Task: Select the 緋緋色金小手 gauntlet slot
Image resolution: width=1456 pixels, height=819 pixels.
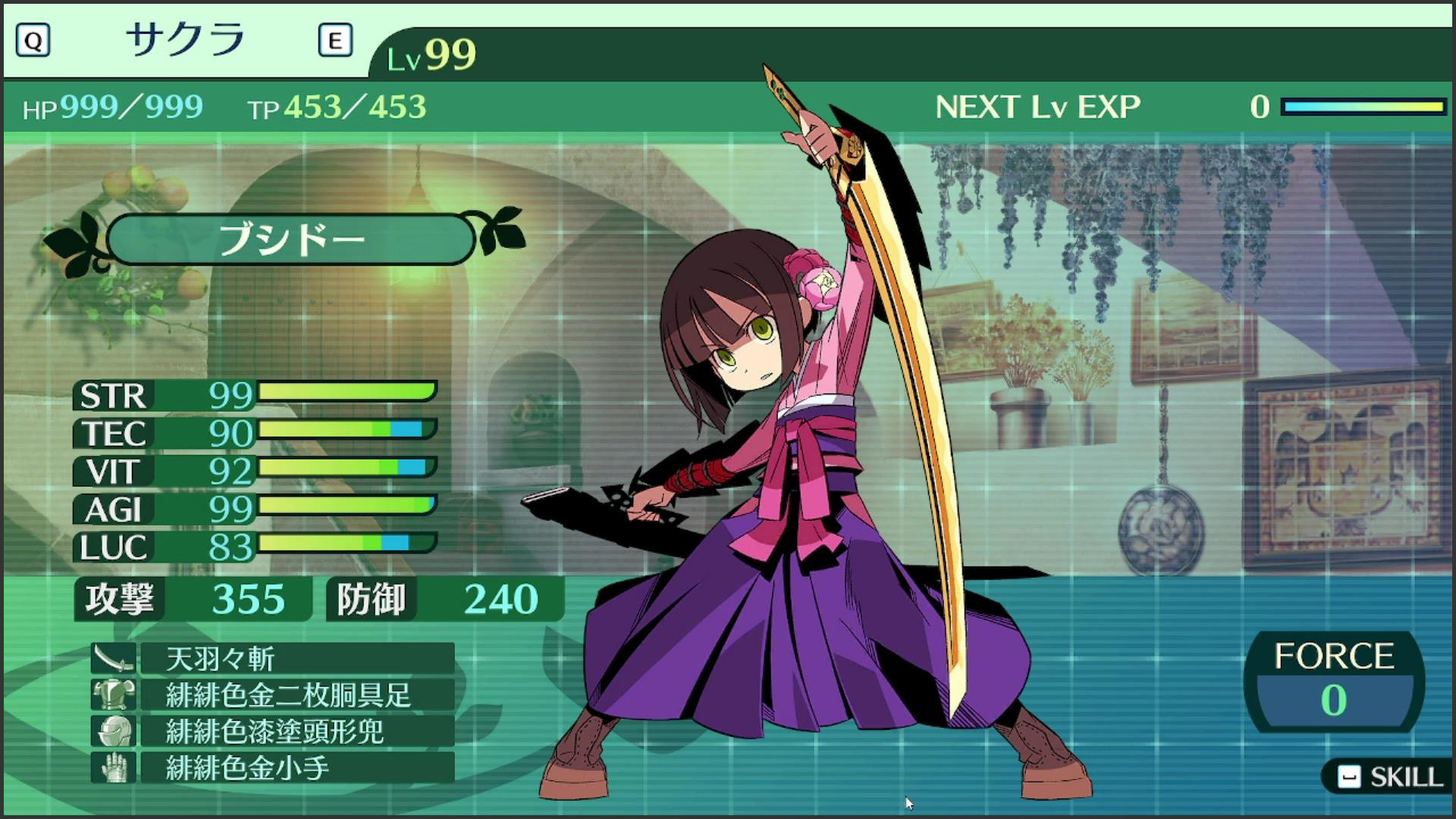Action: 296,767
